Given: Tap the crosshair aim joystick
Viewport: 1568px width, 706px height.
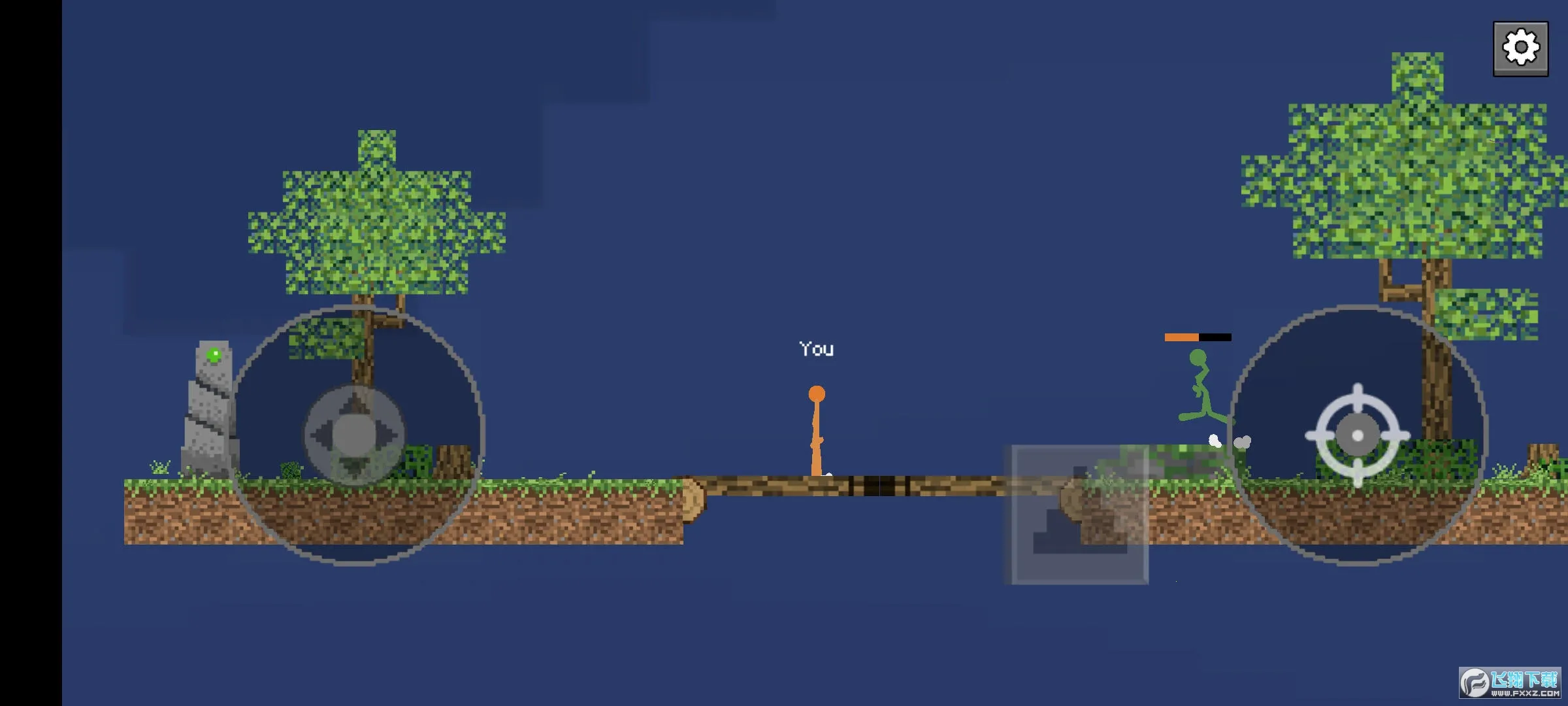Looking at the screenshot, I should pyautogui.click(x=1358, y=435).
